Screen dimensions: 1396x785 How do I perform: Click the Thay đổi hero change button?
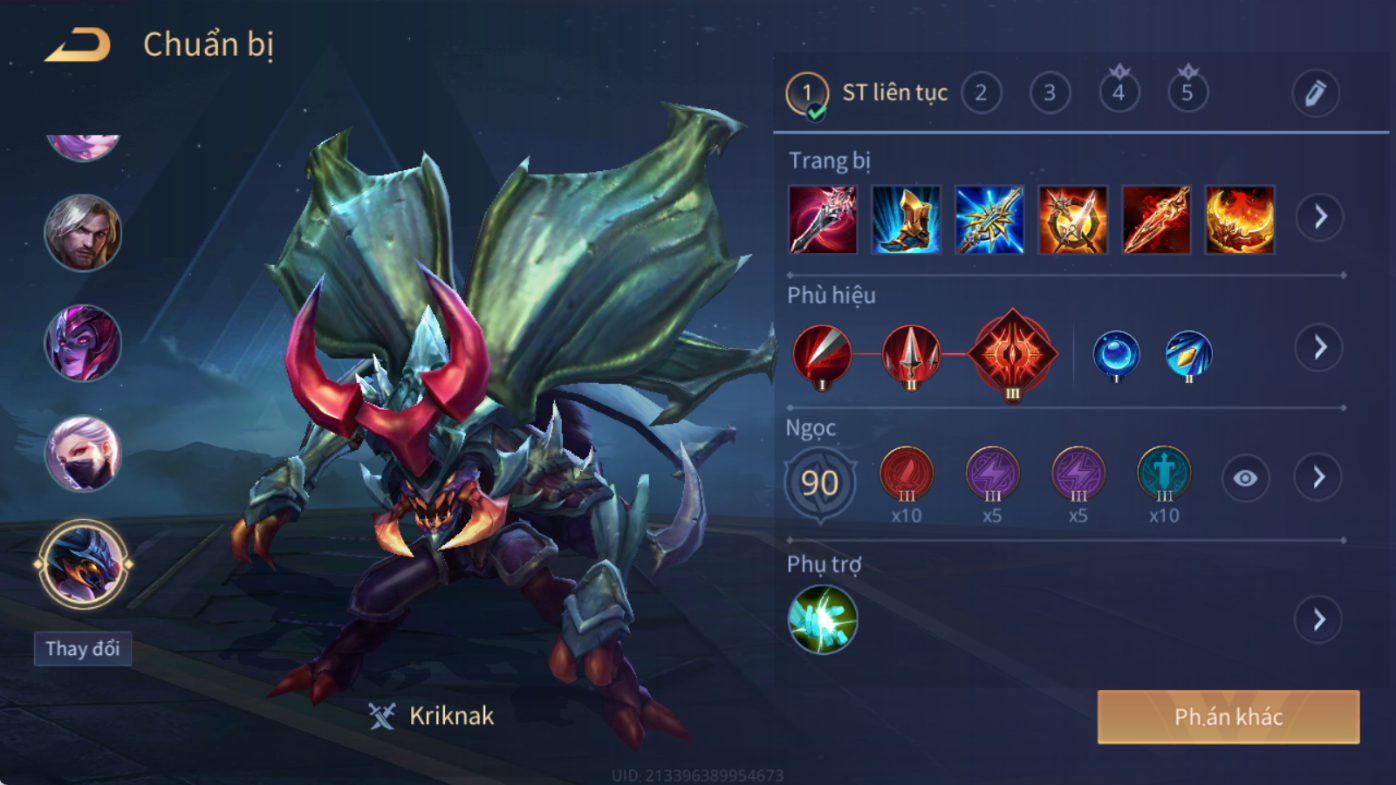pyautogui.click(x=82, y=648)
